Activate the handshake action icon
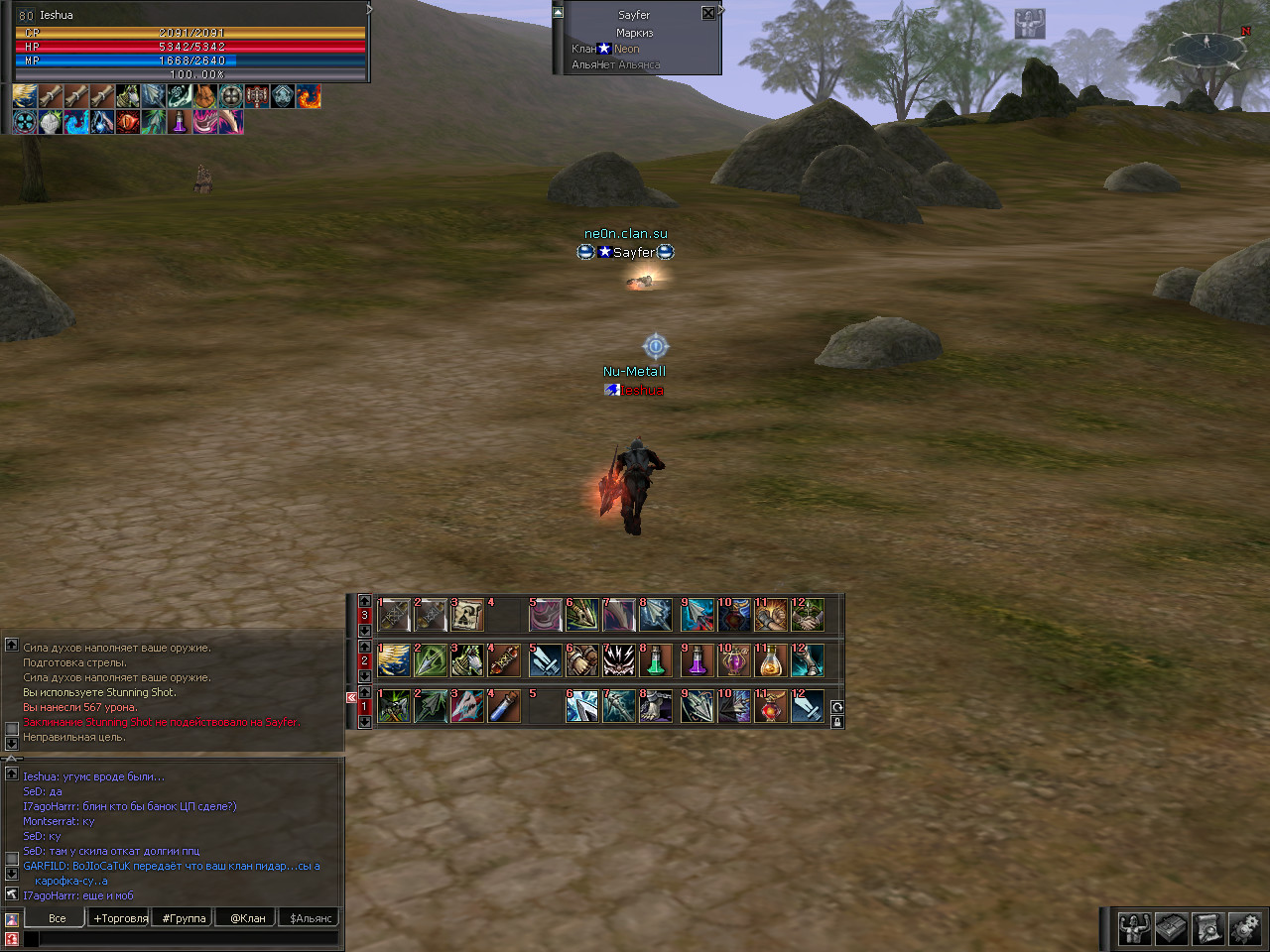 (808, 615)
